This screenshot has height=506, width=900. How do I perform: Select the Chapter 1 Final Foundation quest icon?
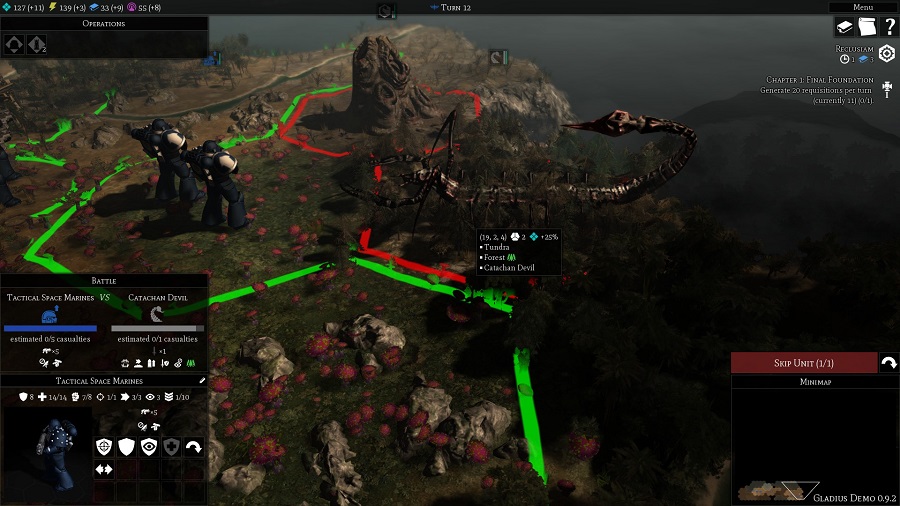tap(886, 88)
